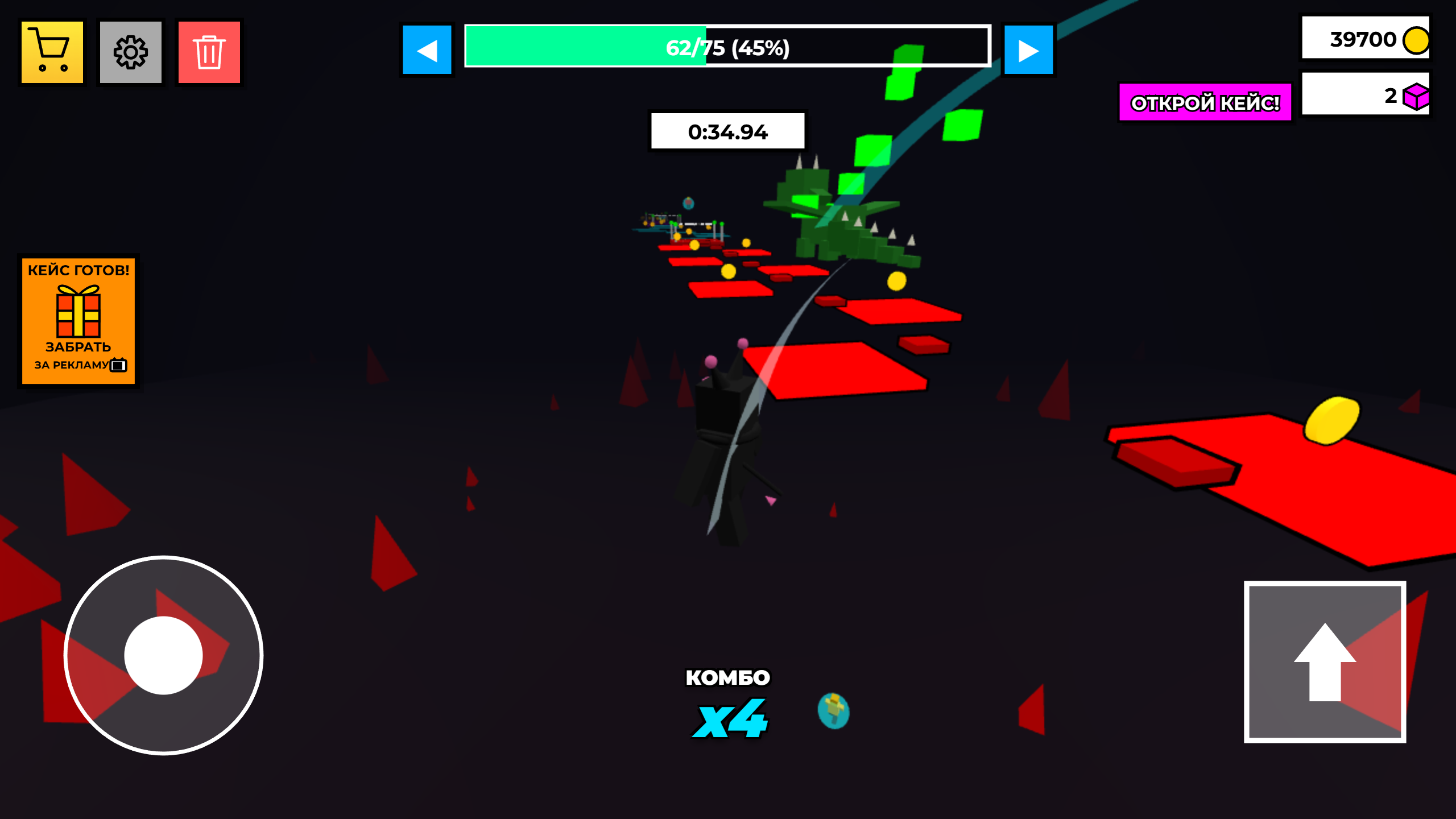Click the trash bin icon
Viewport: 1456px width, 819px height.
click(x=209, y=52)
